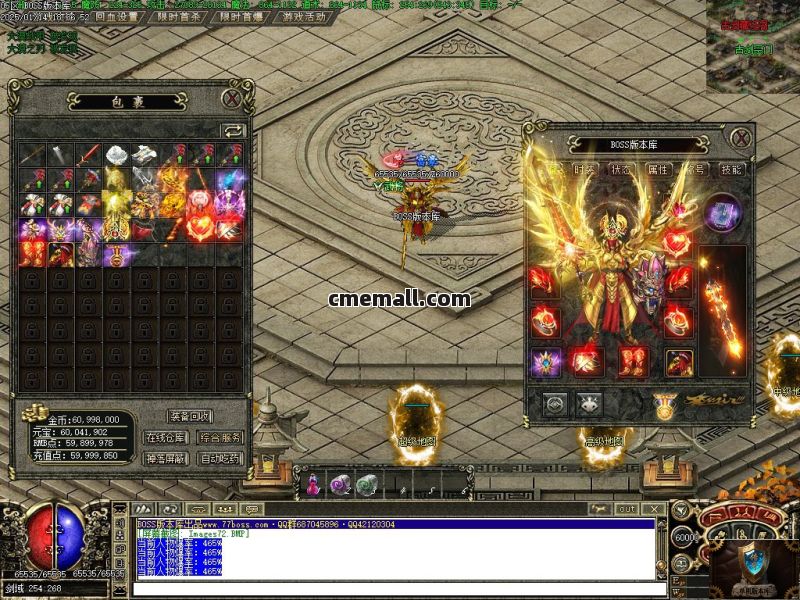Open the 在线仓库 online warehouse
Image resolution: width=800 pixels, height=600 pixels.
click(166, 437)
